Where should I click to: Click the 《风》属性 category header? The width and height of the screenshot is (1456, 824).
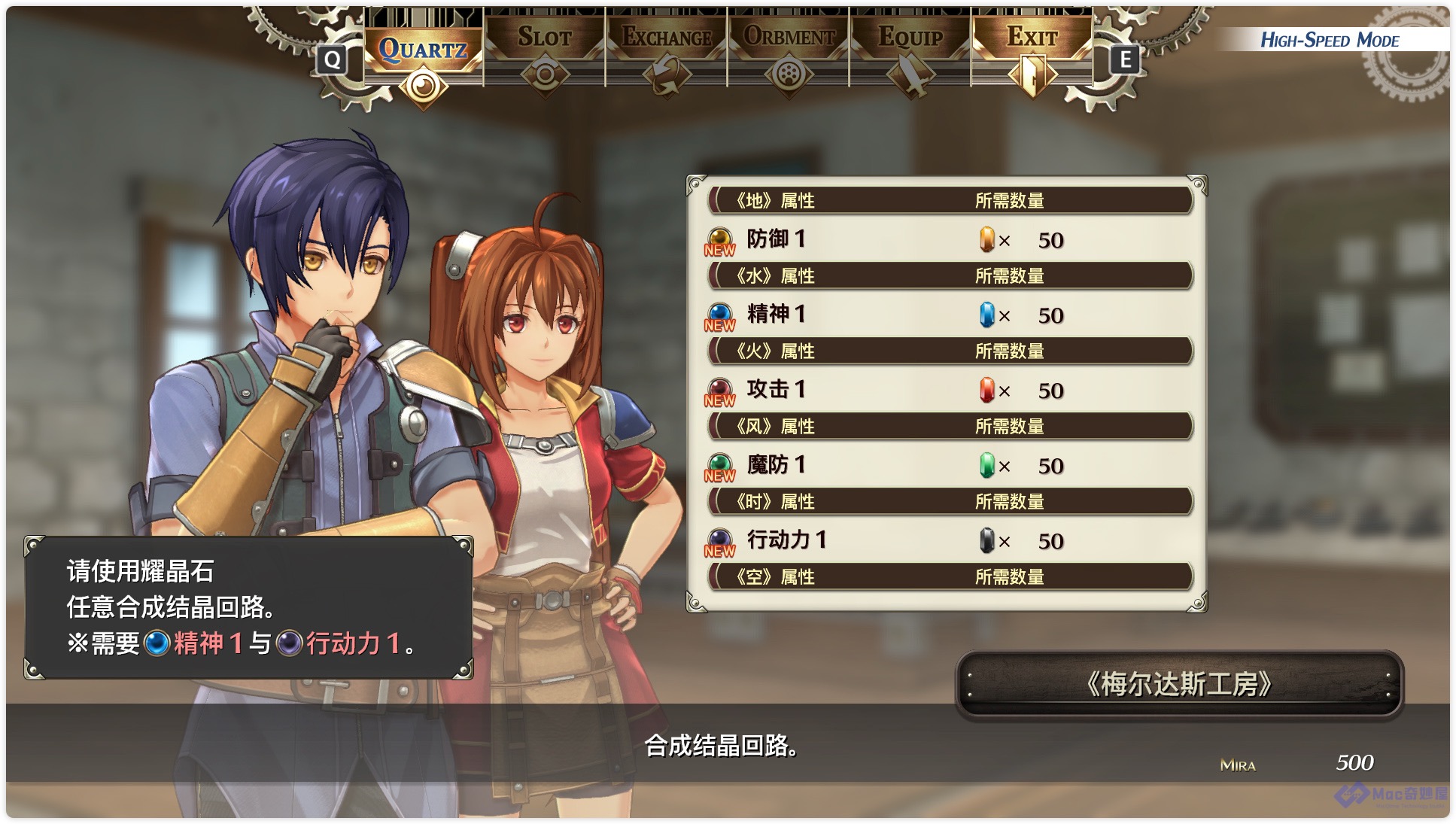pyautogui.click(x=950, y=426)
